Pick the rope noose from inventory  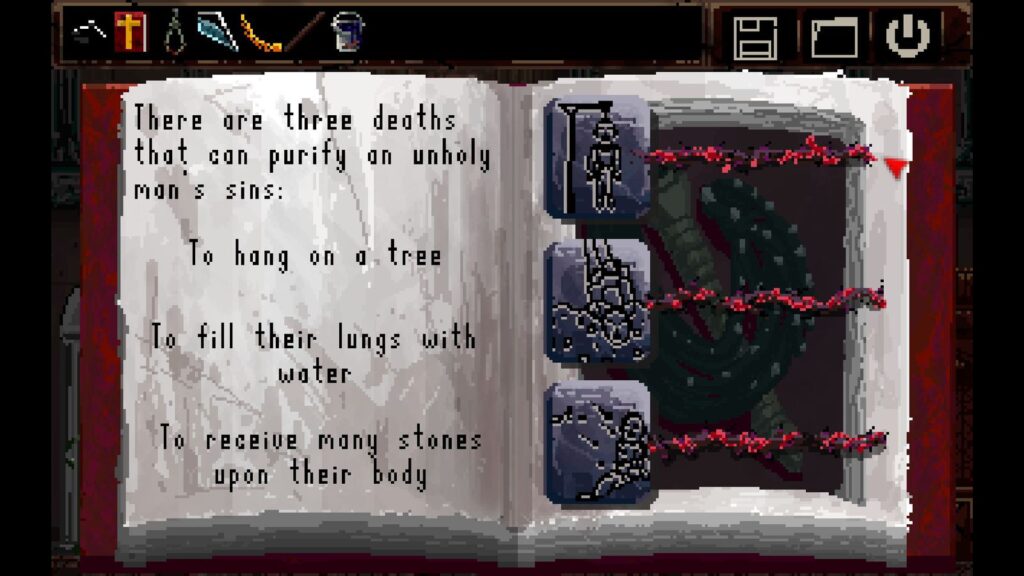pos(176,31)
